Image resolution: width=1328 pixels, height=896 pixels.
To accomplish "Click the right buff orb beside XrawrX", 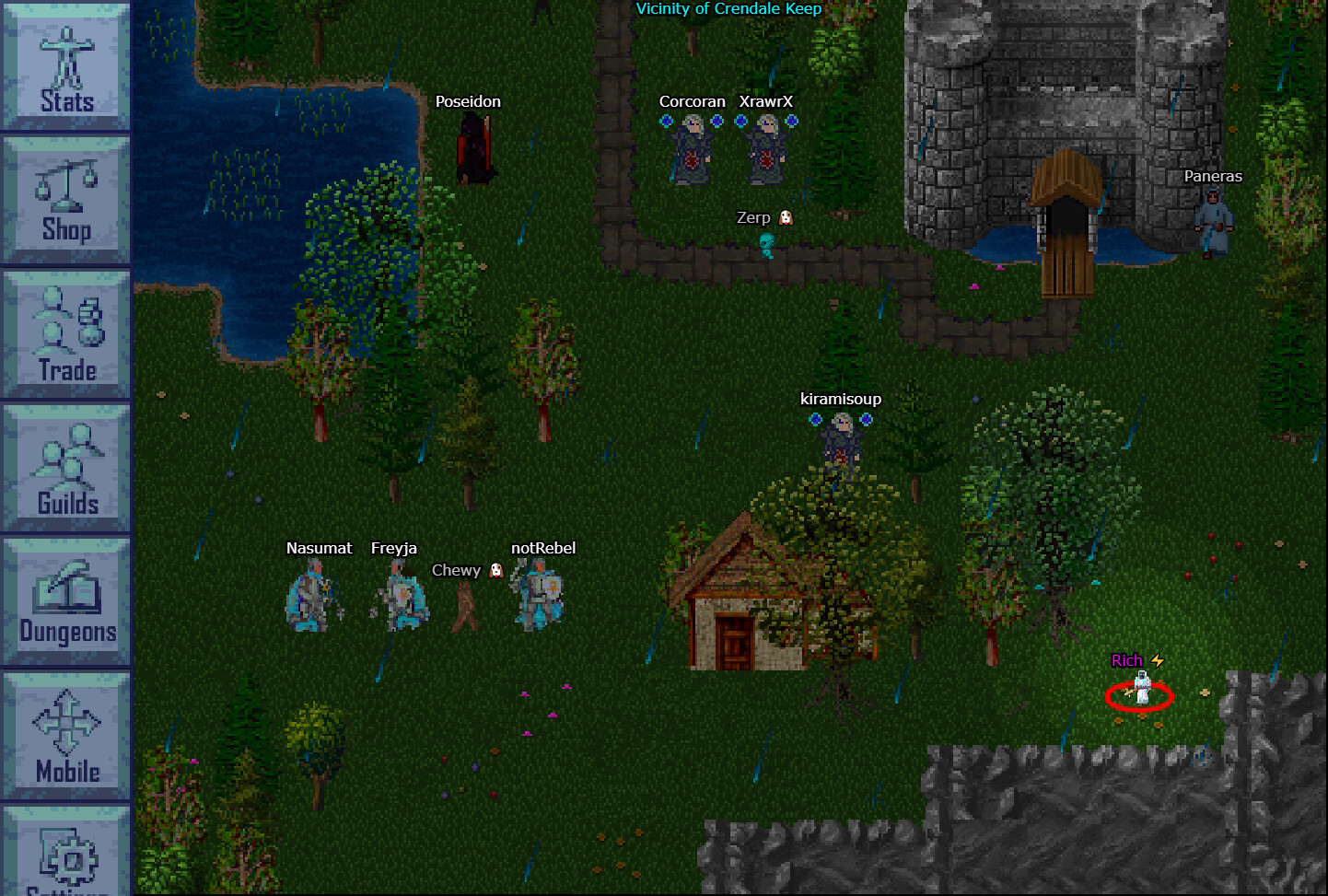I will (793, 121).
